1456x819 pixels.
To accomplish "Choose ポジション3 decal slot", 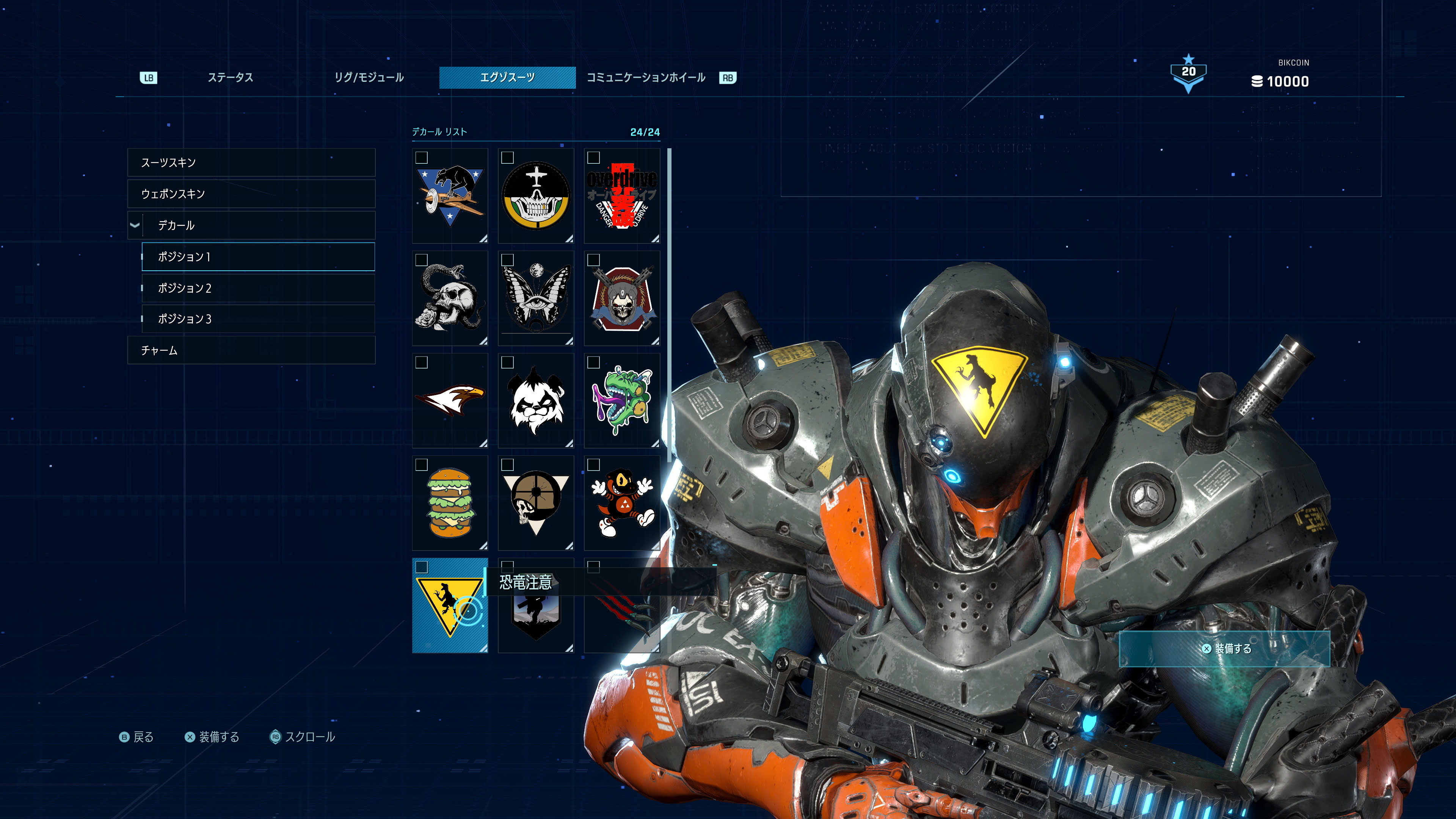I will pos(258,319).
